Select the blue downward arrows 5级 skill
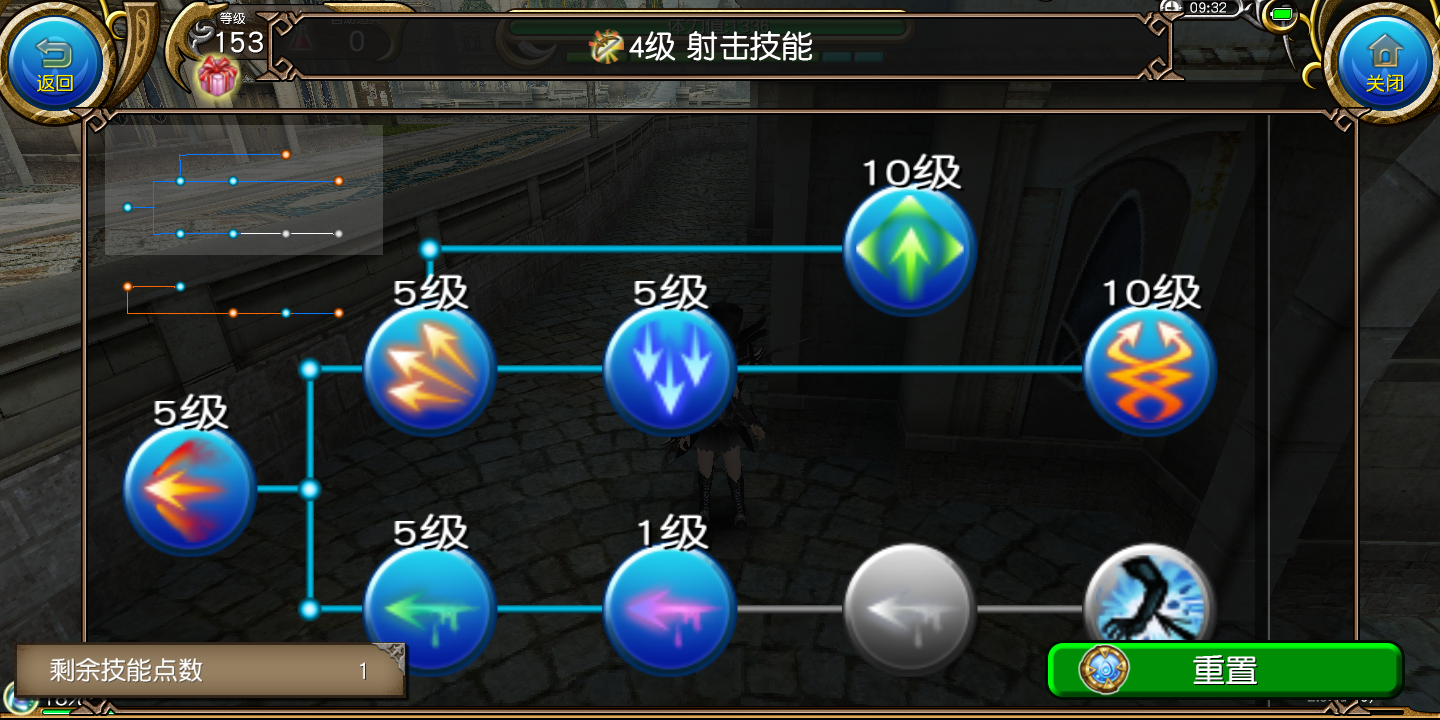 (669, 370)
